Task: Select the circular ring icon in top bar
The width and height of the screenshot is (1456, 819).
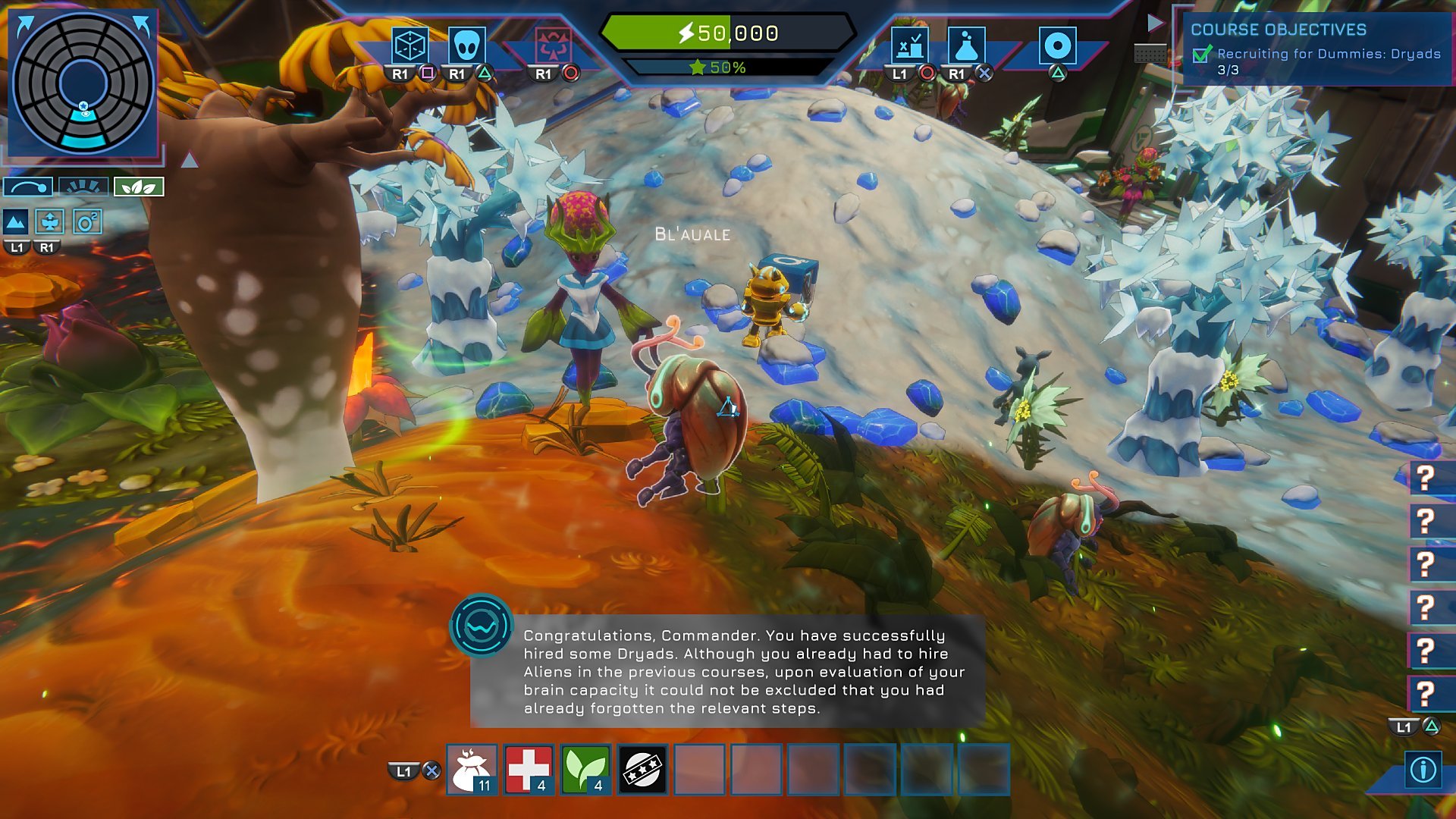Action: 1057,46
